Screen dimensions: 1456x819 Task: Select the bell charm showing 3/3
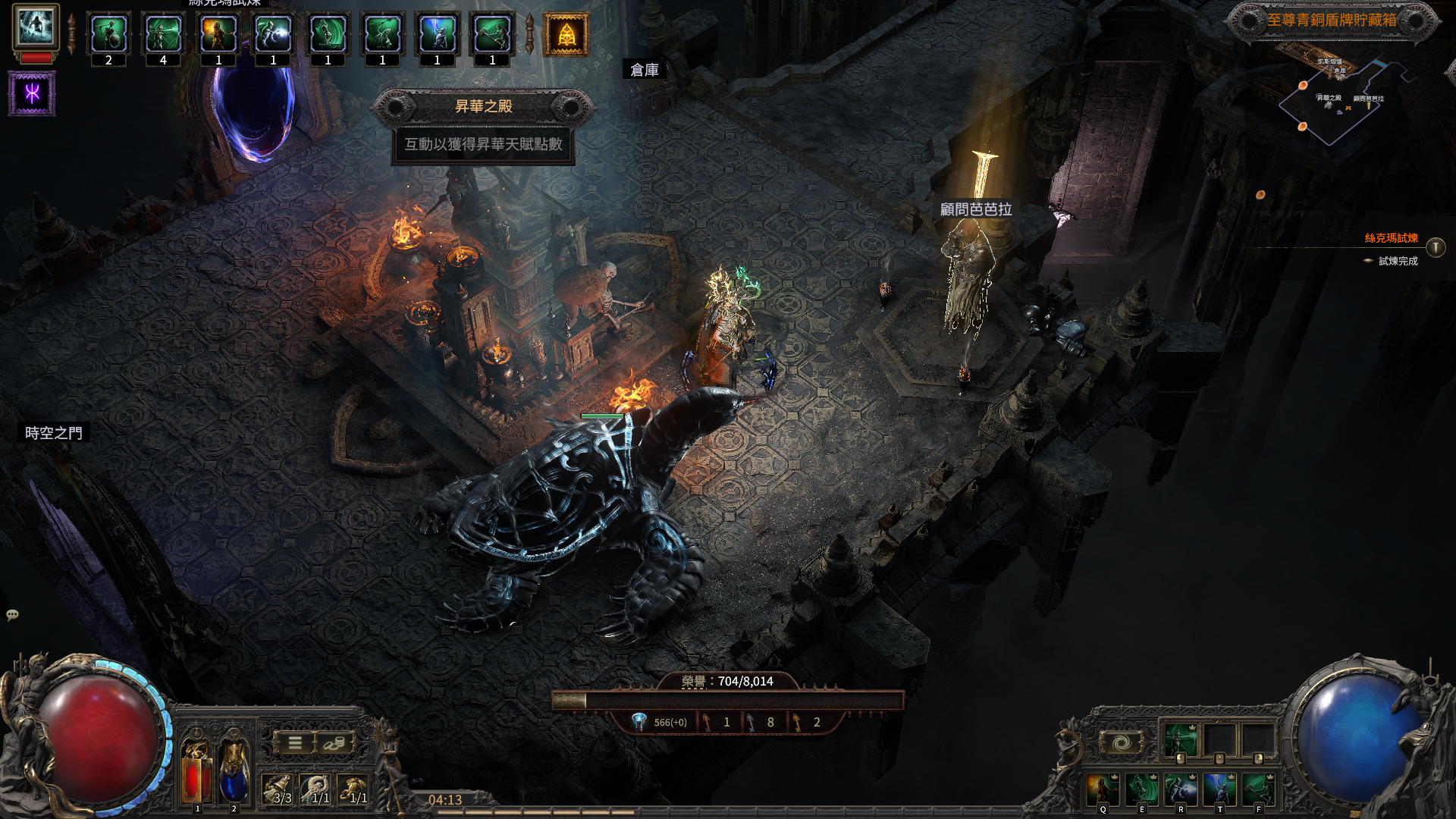(278, 789)
